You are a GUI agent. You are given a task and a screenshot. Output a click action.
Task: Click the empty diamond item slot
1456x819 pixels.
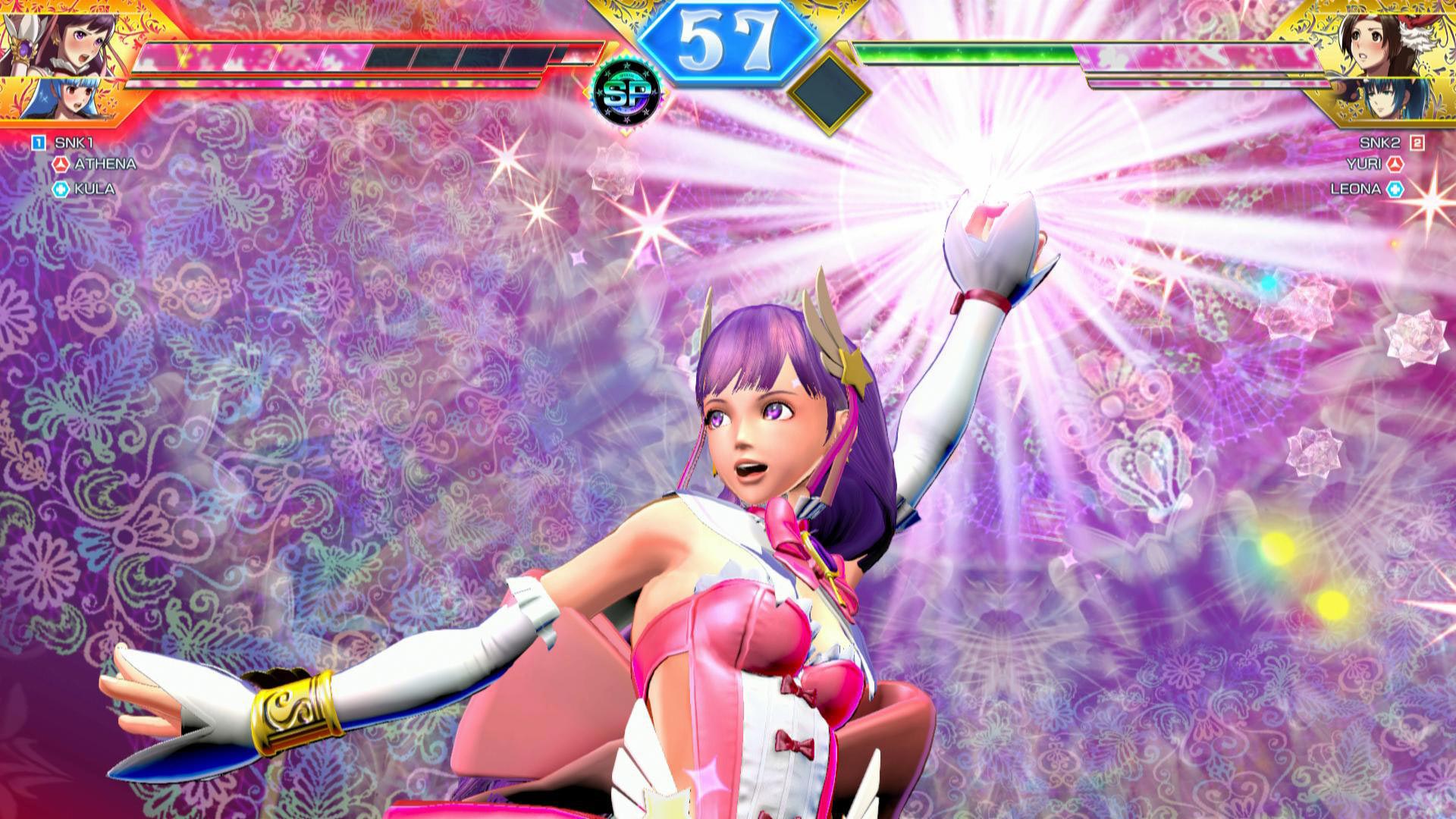tap(829, 91)
